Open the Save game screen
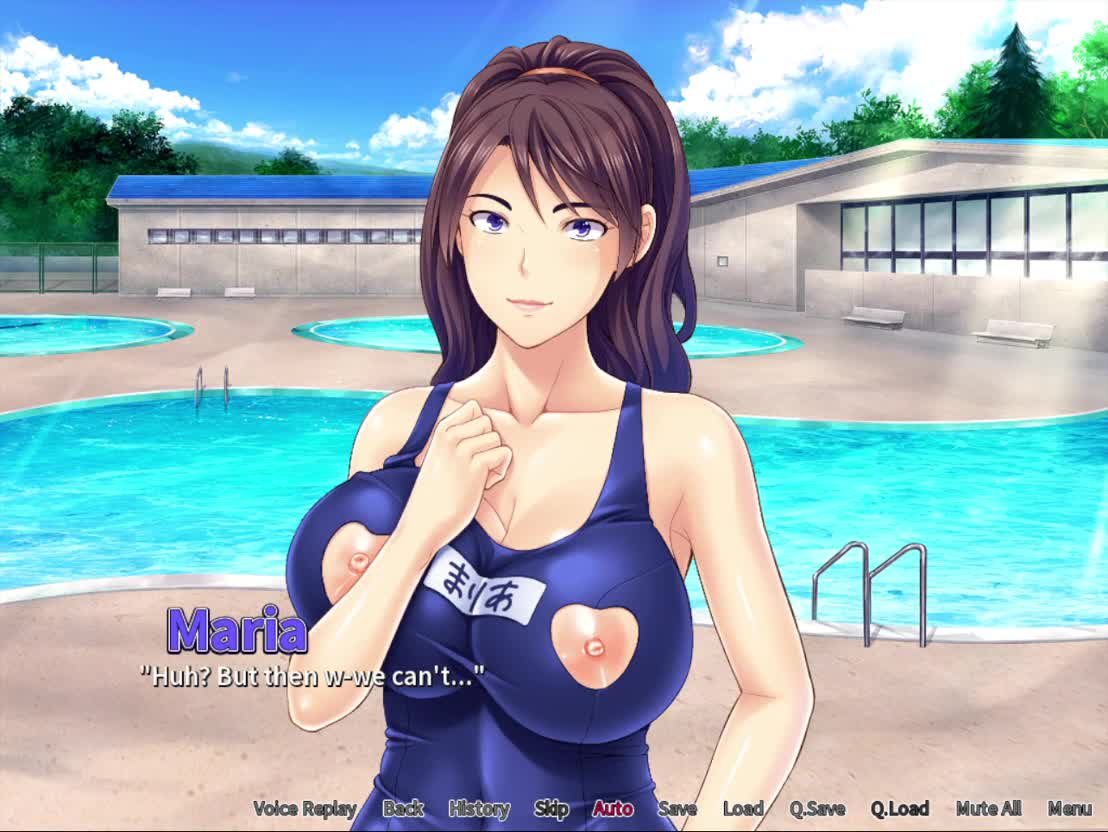This screenshot has height=832, width=1108. (677, 809)
